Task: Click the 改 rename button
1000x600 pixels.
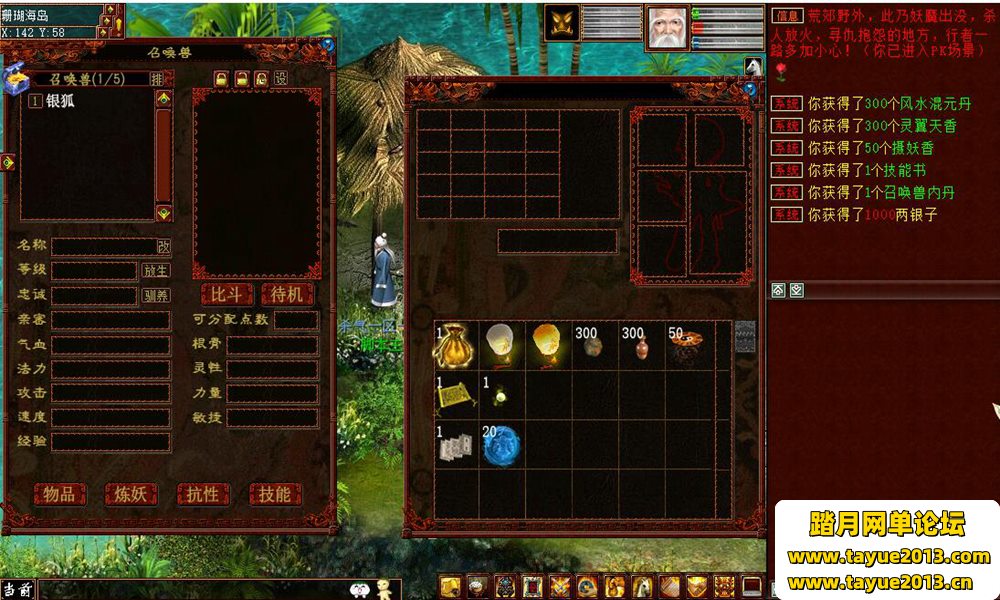Action: click(x=163, y=246)
